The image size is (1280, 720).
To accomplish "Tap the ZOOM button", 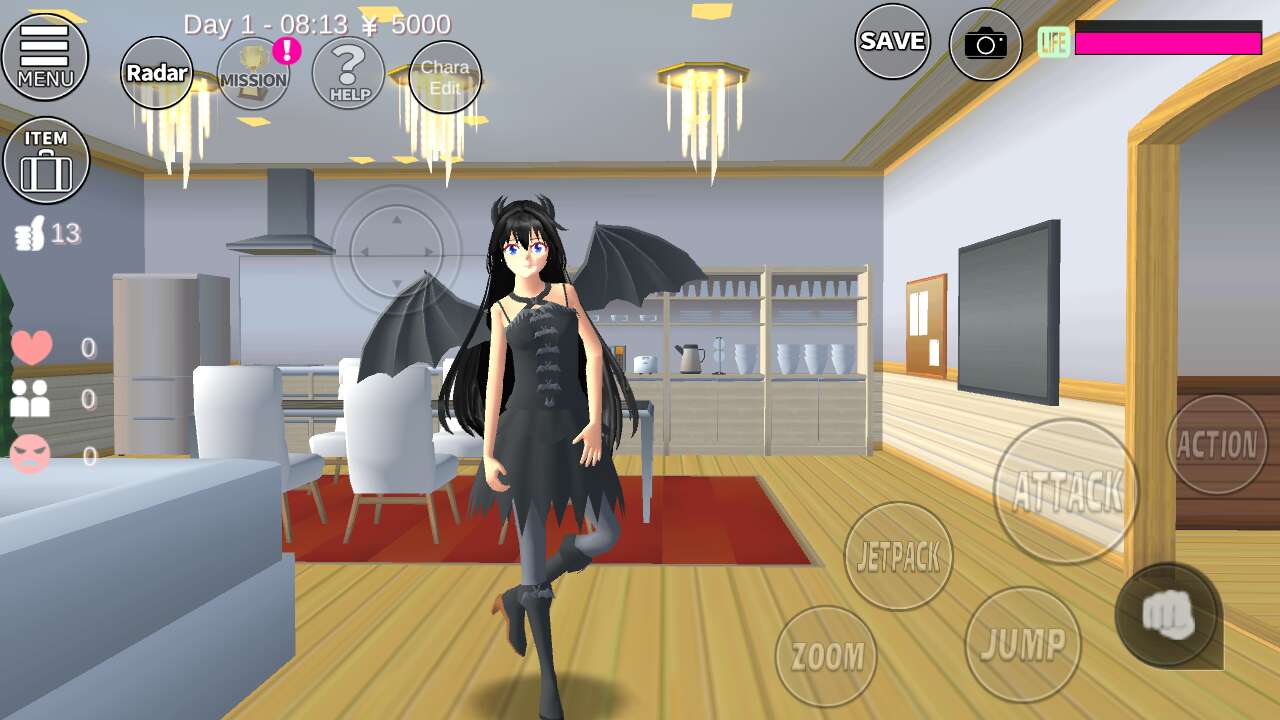I will click(x=826, y=656).
